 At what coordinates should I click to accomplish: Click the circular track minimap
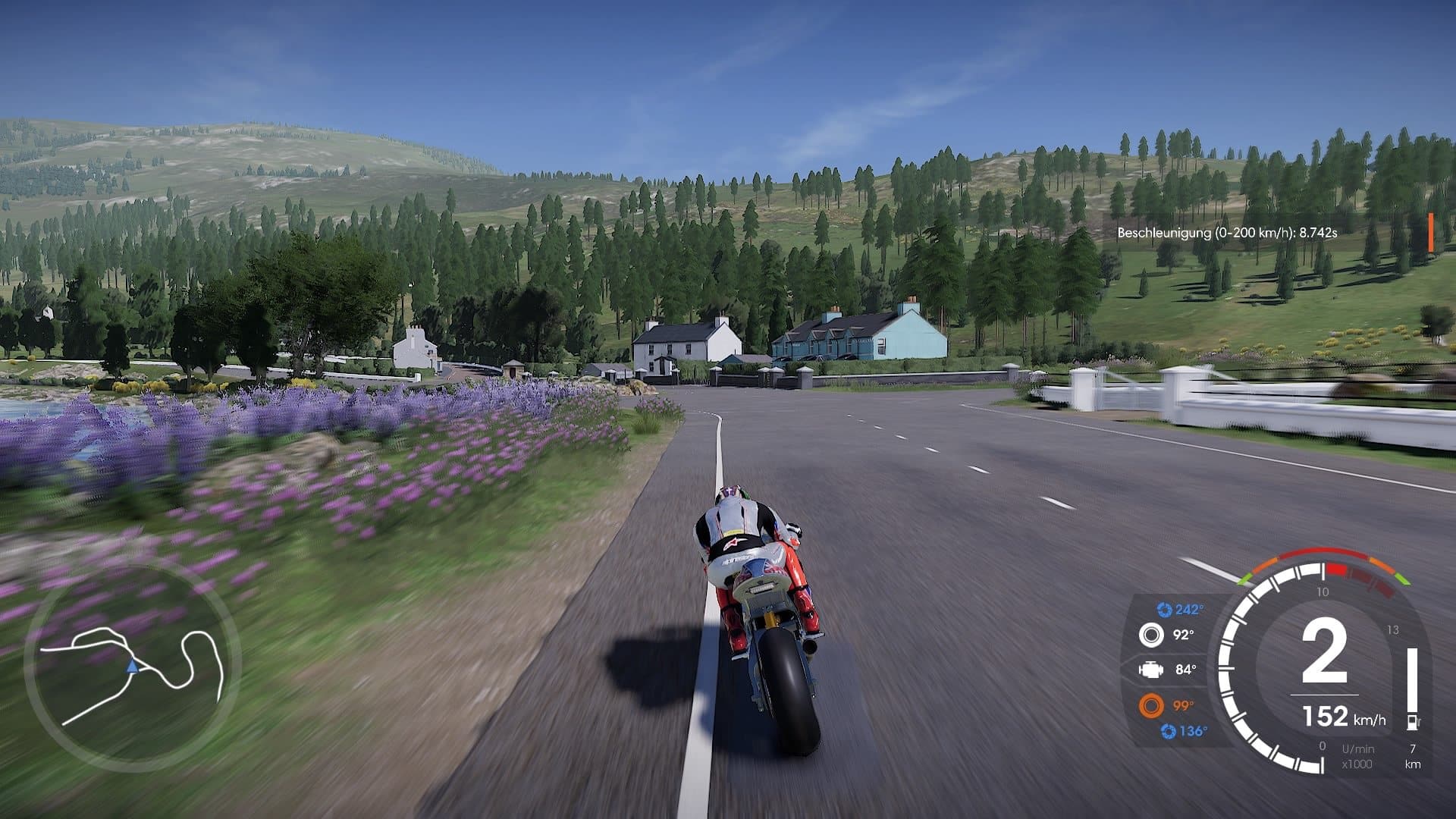click(133, 669)
